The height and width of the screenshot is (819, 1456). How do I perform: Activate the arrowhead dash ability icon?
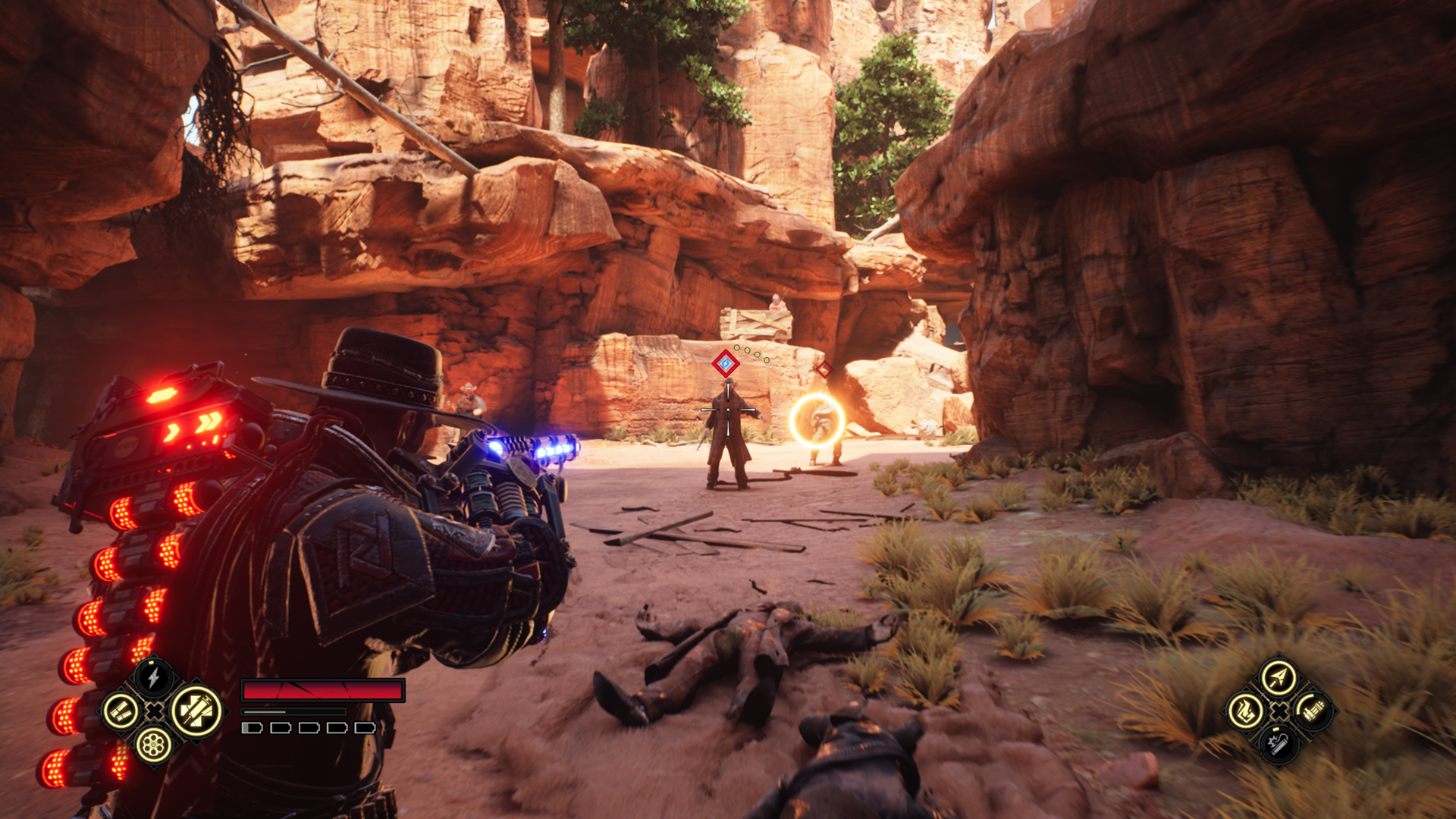[1279, 678]
